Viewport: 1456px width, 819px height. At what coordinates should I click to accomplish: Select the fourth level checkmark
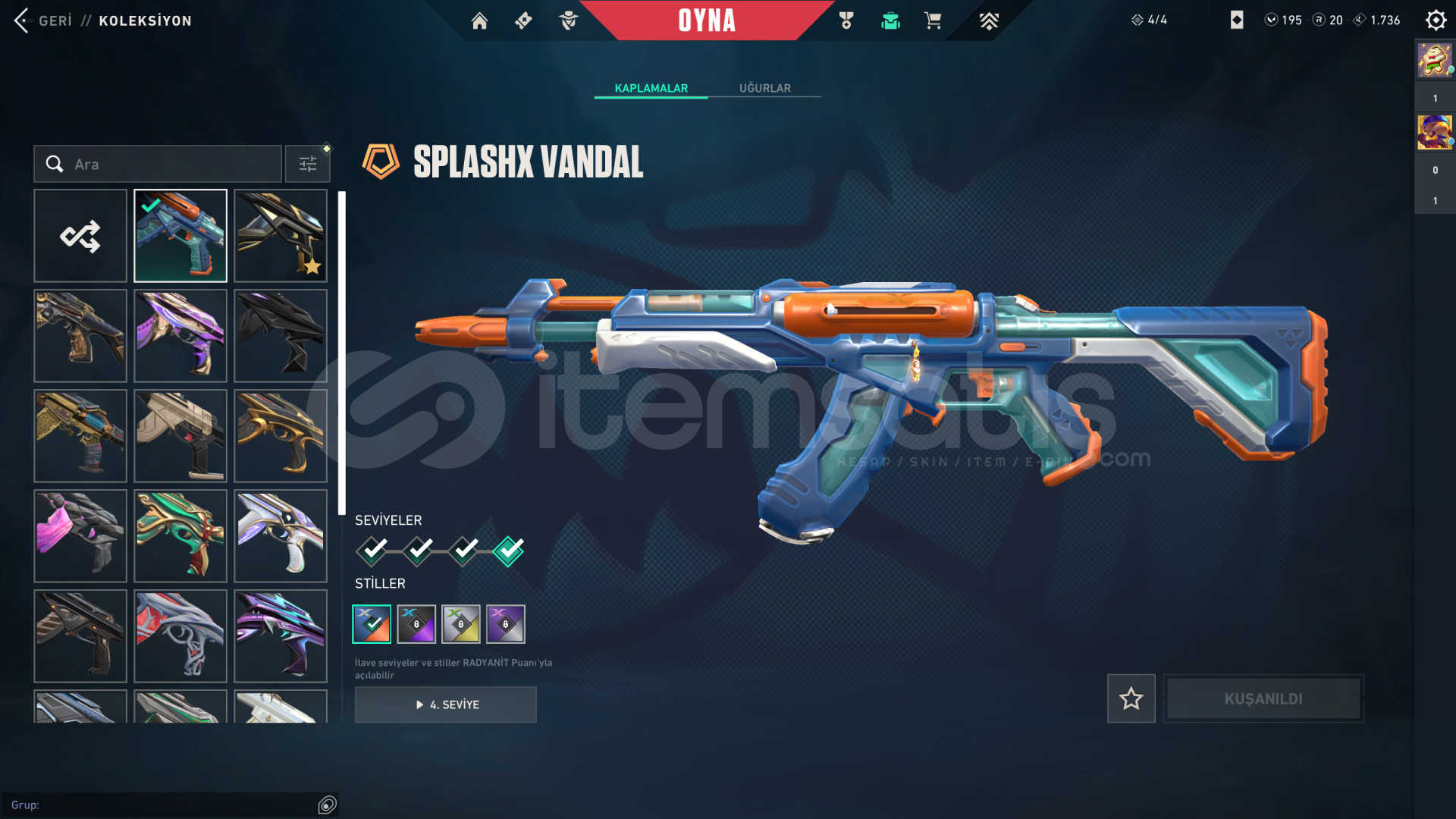(508, 551)
